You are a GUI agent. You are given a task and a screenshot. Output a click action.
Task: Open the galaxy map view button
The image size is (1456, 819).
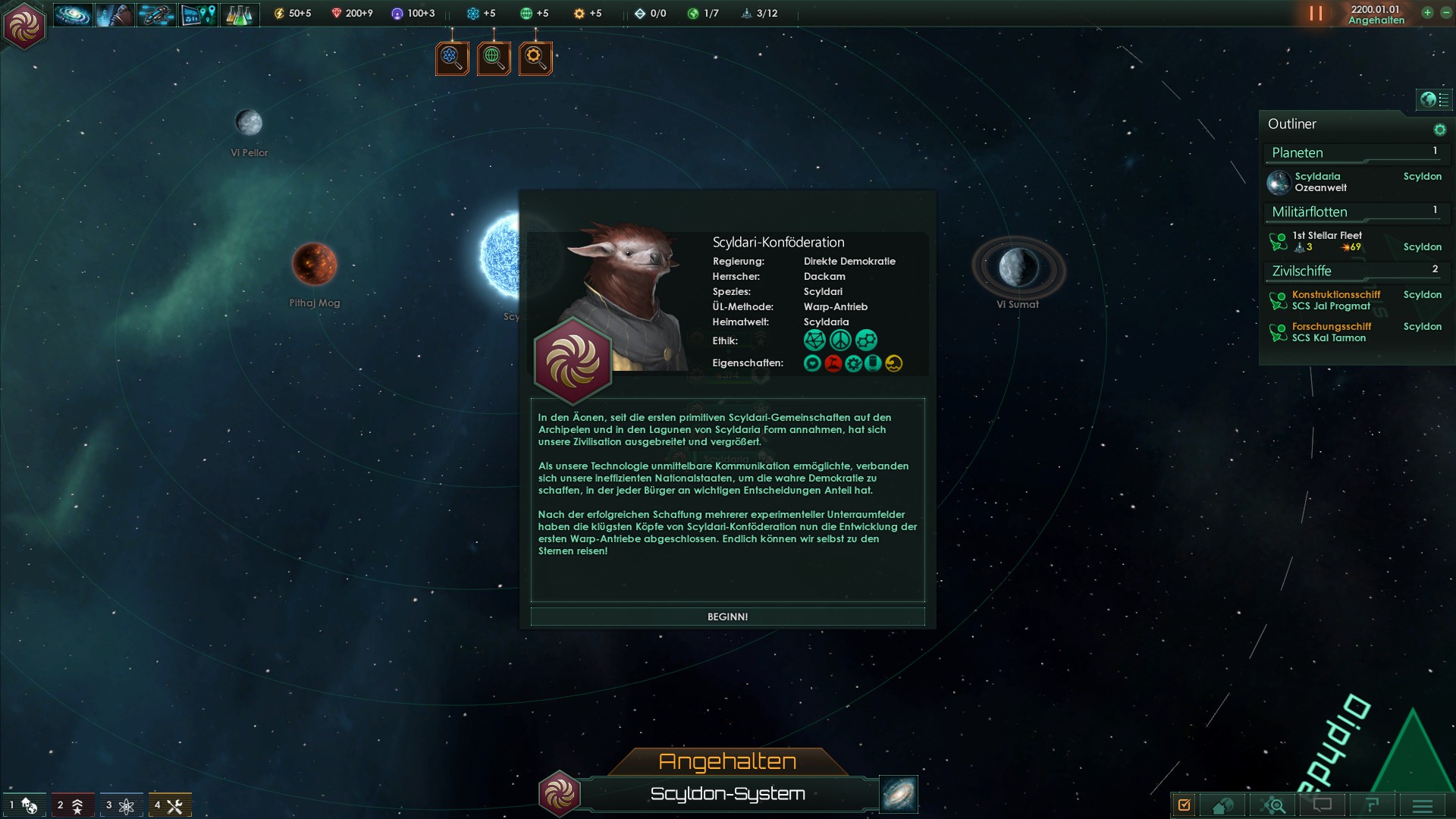pos(899,793)
